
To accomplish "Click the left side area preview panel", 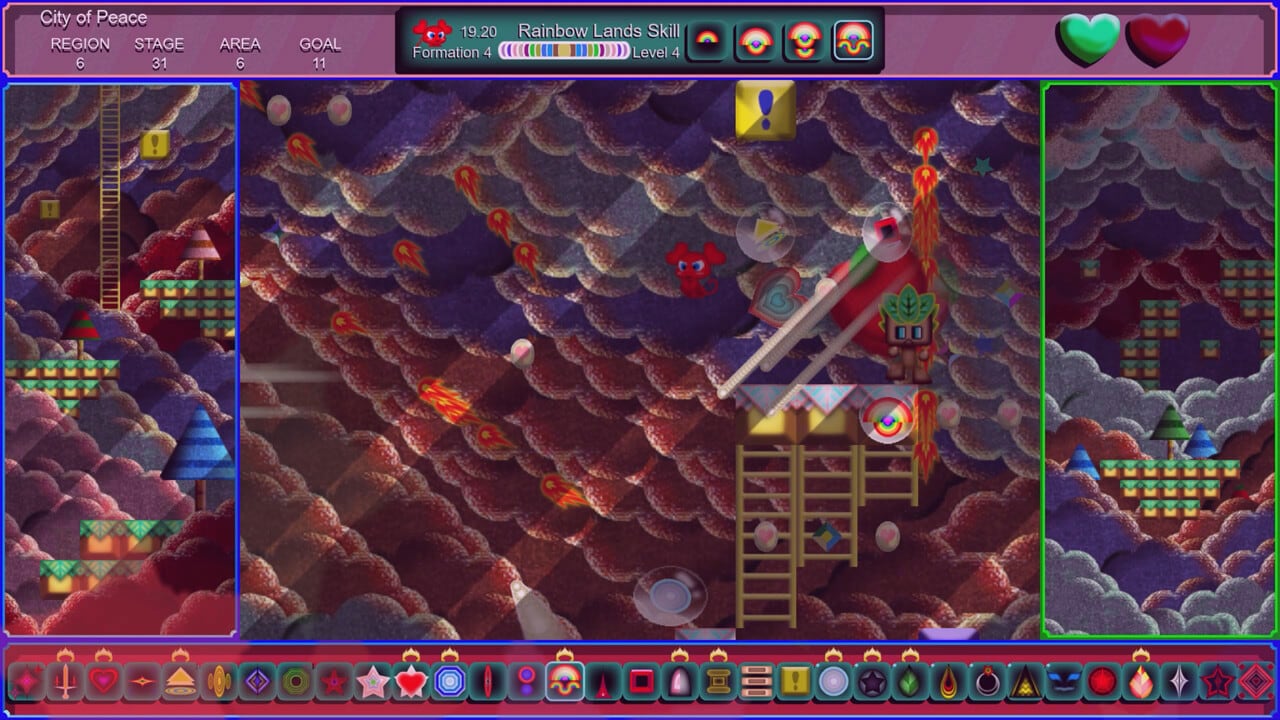I will coord(120,360).
